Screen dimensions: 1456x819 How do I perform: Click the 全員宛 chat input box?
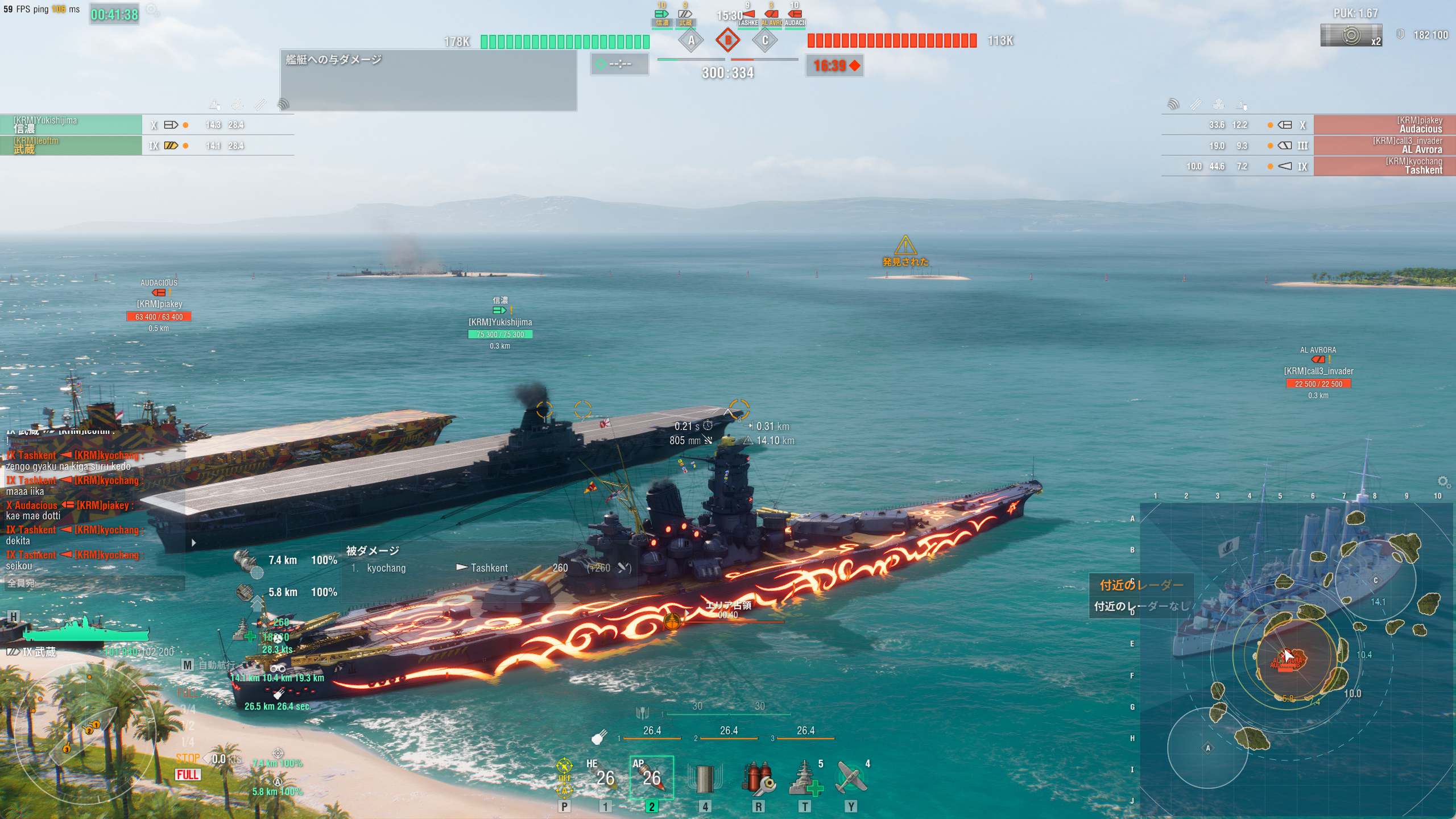[94, 583]
